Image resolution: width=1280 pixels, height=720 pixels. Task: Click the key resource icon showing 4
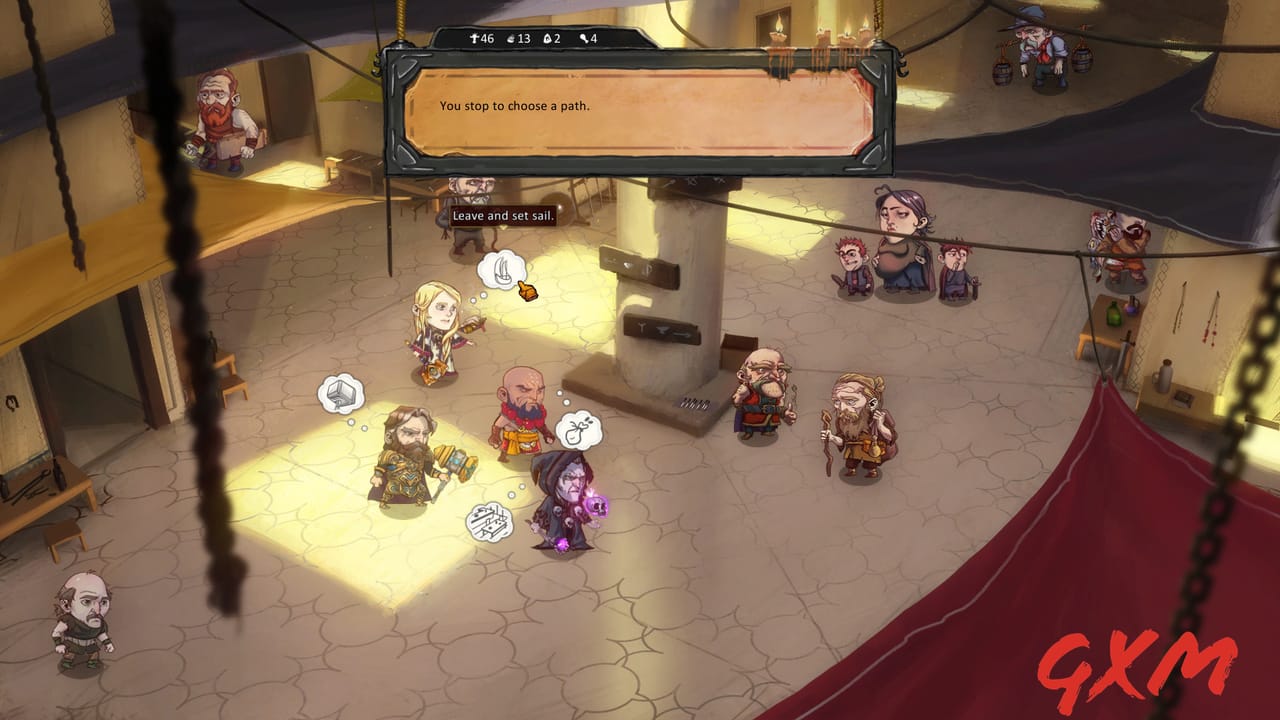(587, 40)
